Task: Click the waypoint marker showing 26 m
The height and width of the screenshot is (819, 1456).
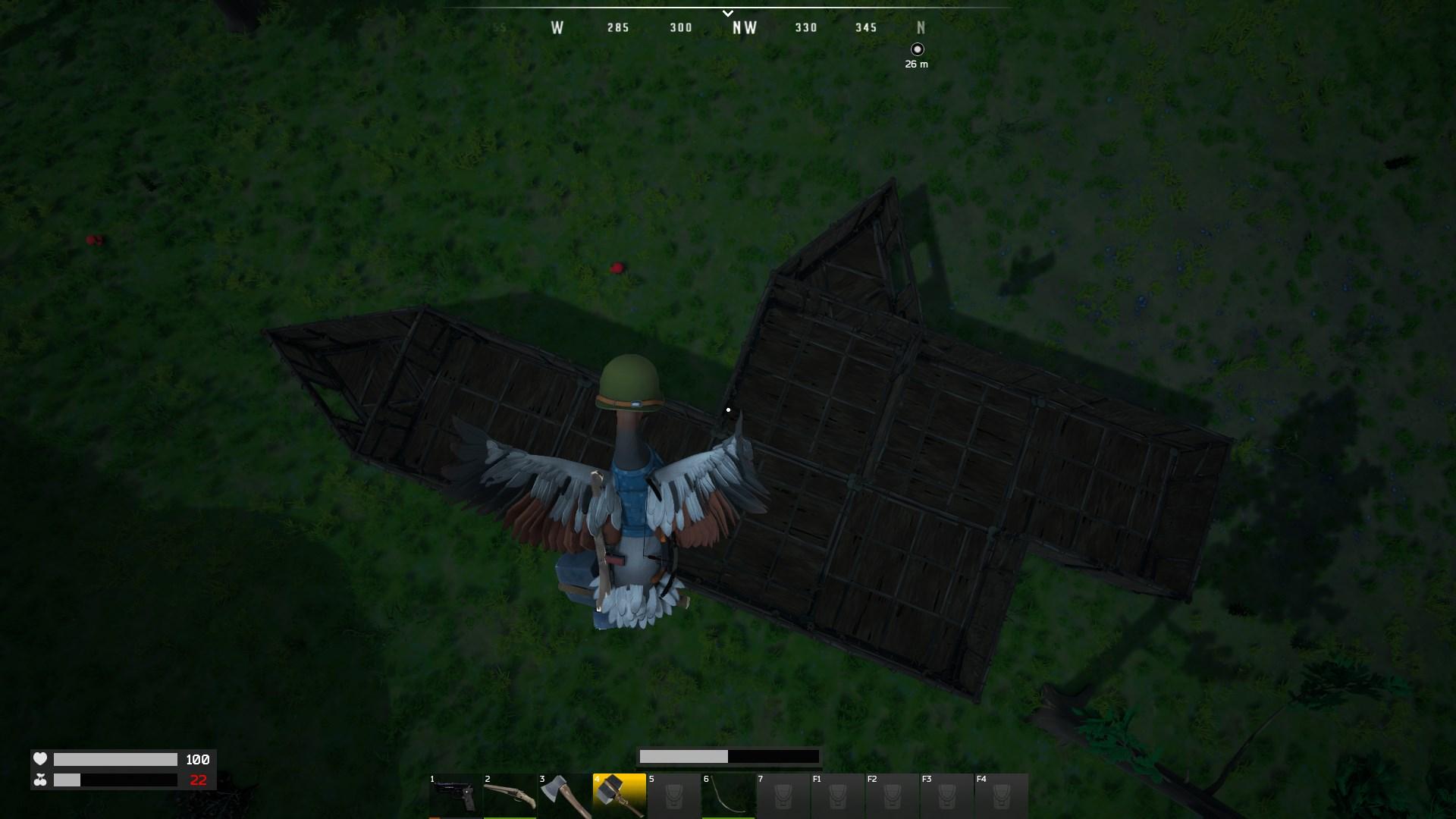Action: point(918,49)
